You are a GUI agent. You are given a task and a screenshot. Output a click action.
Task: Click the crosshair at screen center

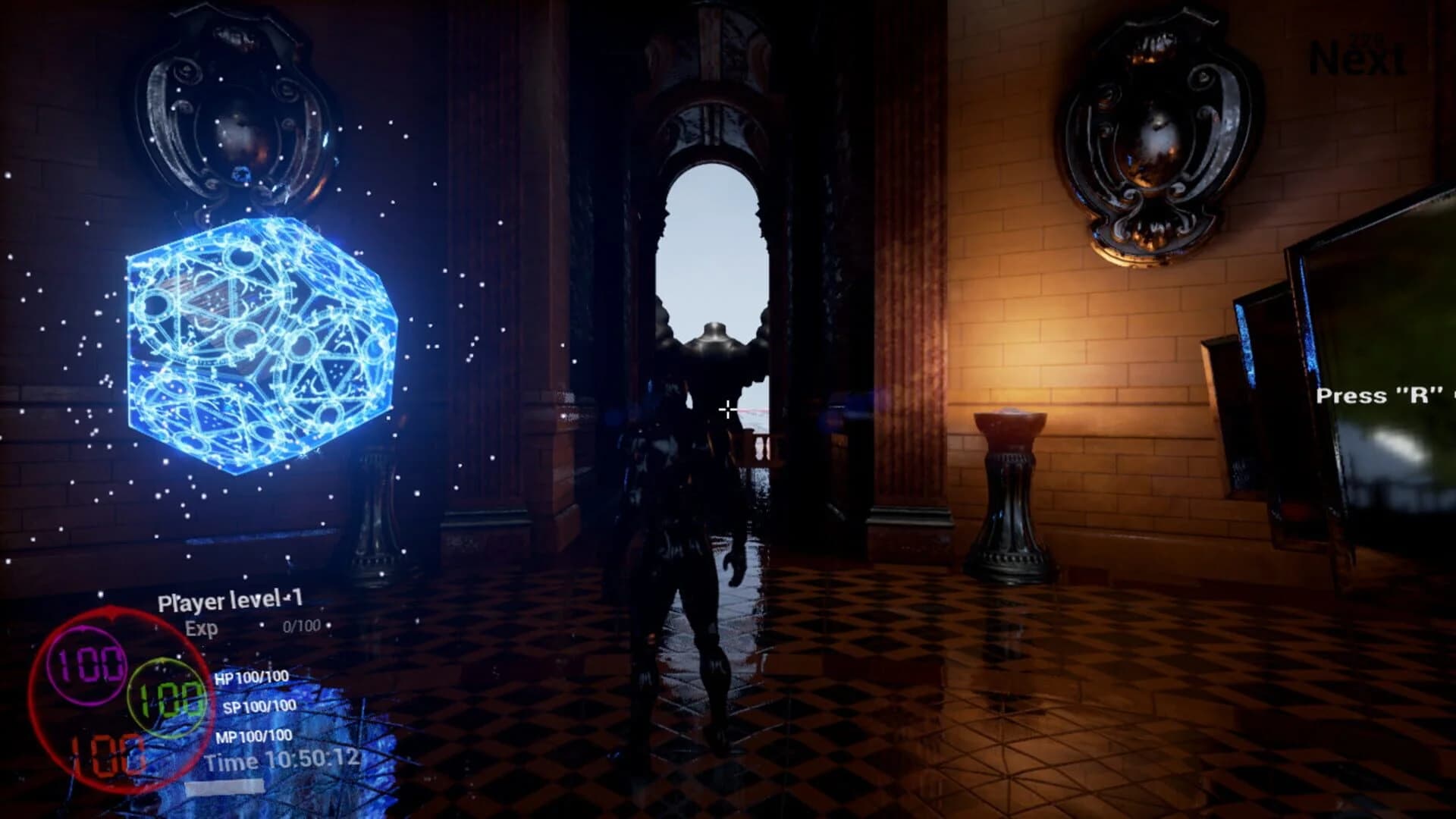coord(726,409)
